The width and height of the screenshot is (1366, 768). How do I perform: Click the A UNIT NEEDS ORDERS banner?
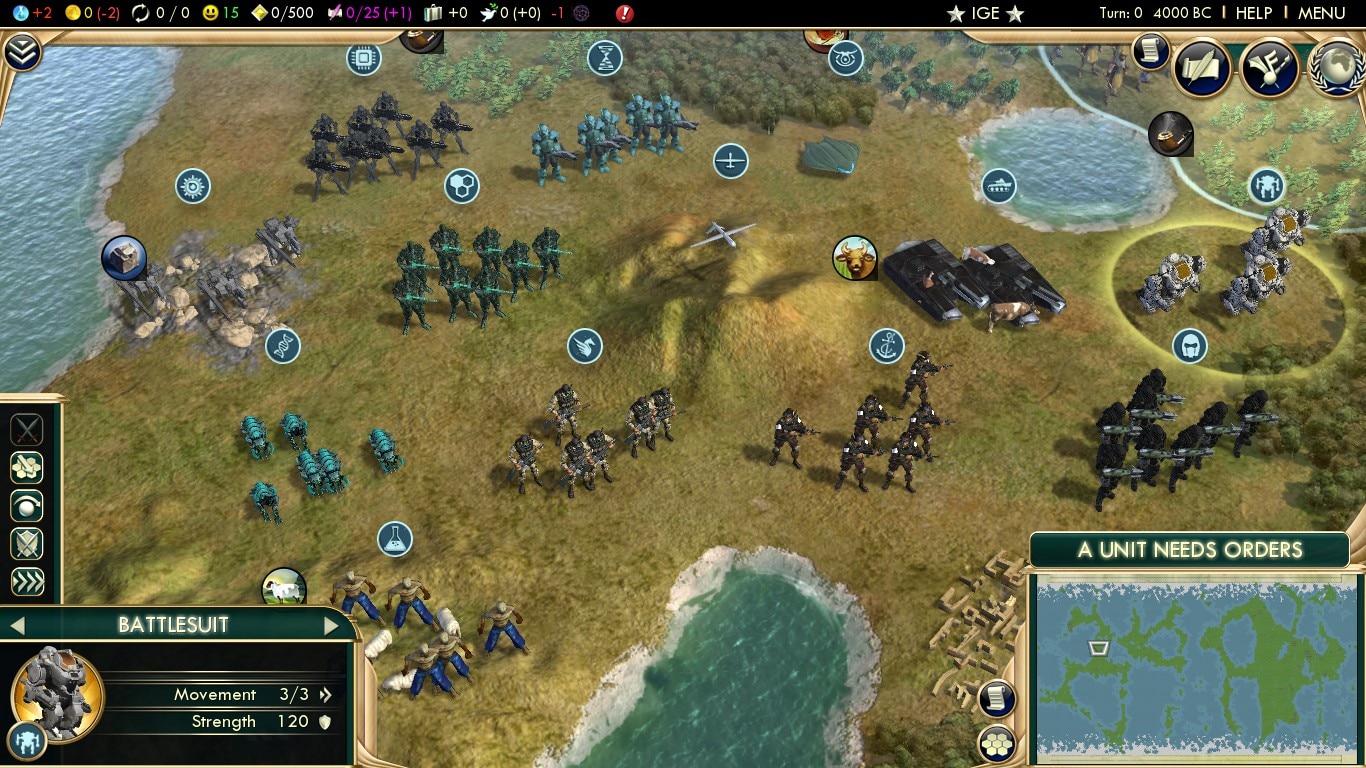(1190, 549)
